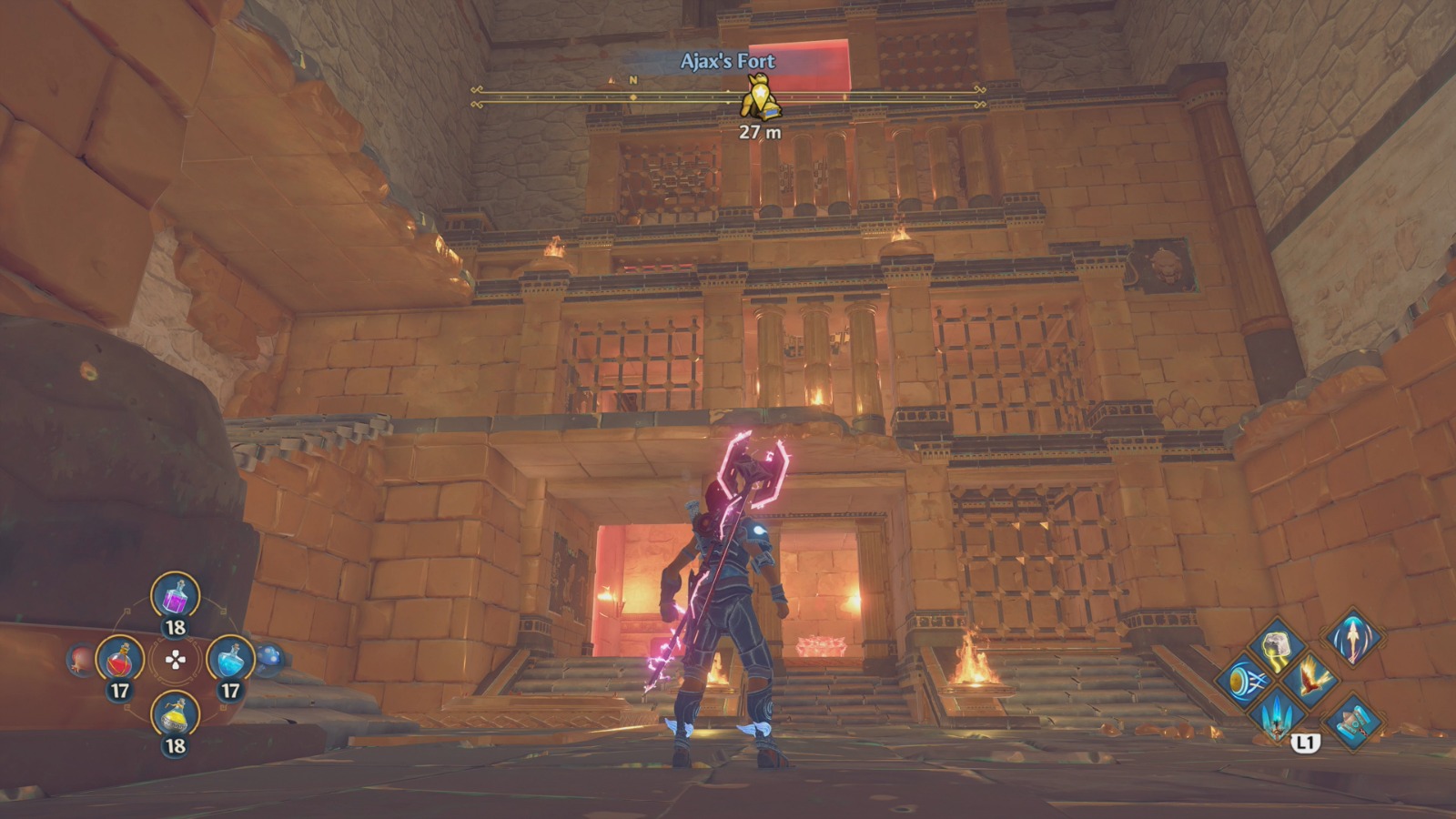Click the D-pad icon in the potion wheel center
The height and width of the screenshot is (819, 1456).
[x=175, y=660]
